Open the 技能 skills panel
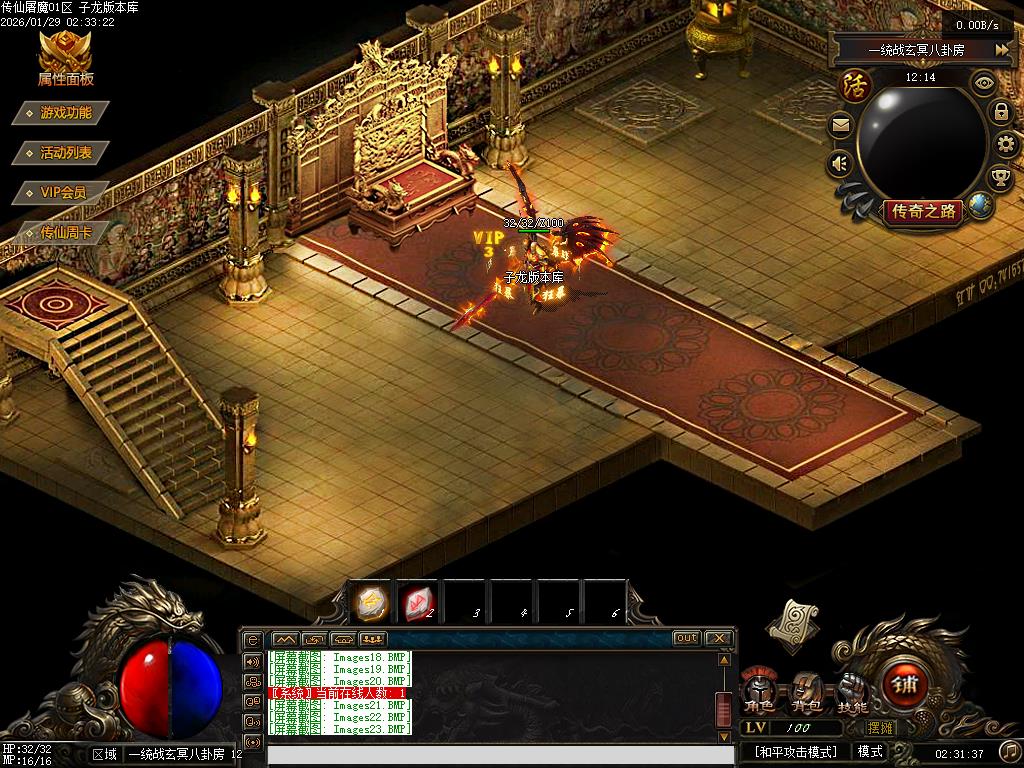Viewport: 1024px width, 768px height. (852, 692)
